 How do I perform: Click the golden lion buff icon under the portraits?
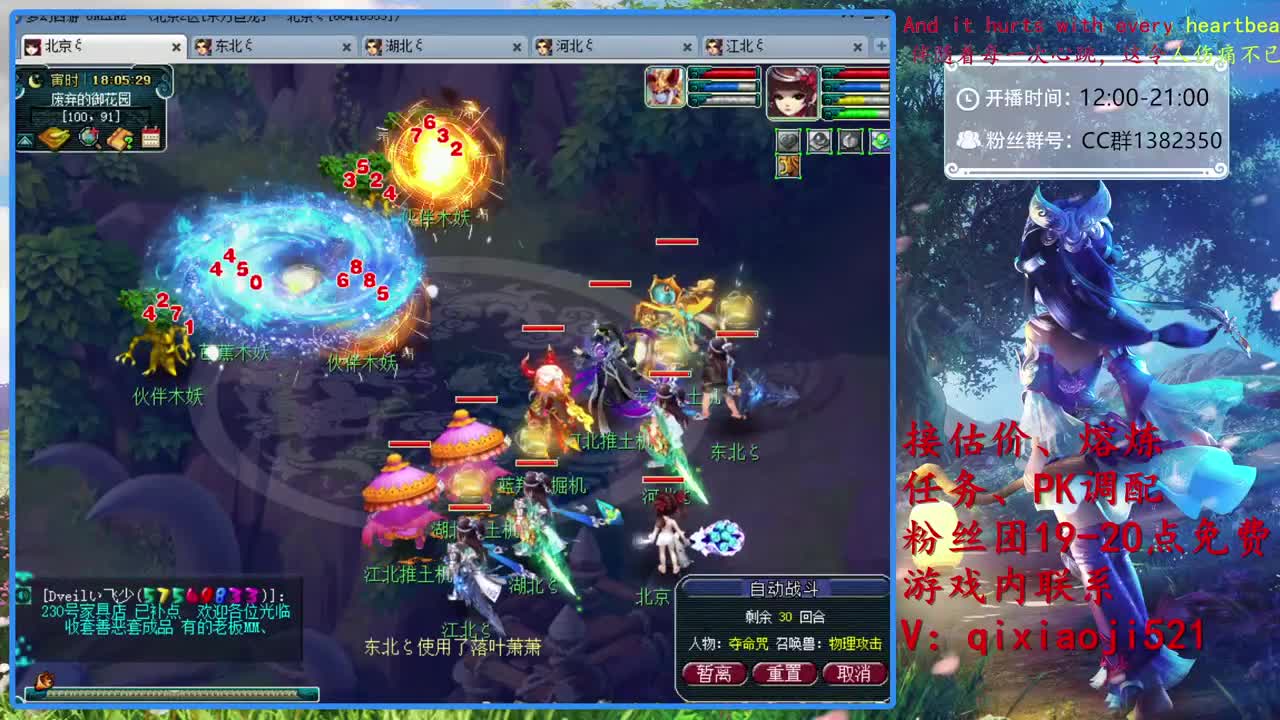[788, 167]
